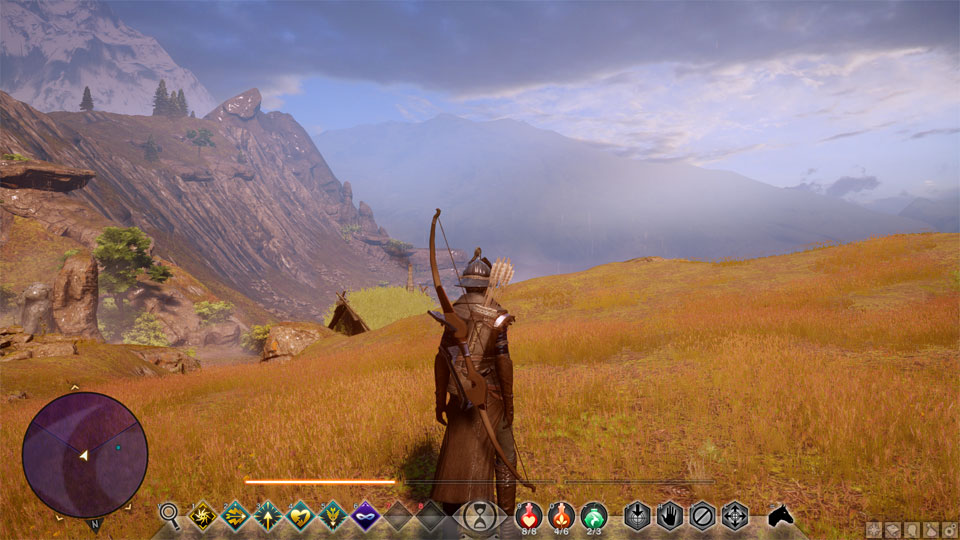The height and width of the screenshot is (540, 960).
Task: Summon the mount with the horse icon
Action: click(x=780, y=515)
